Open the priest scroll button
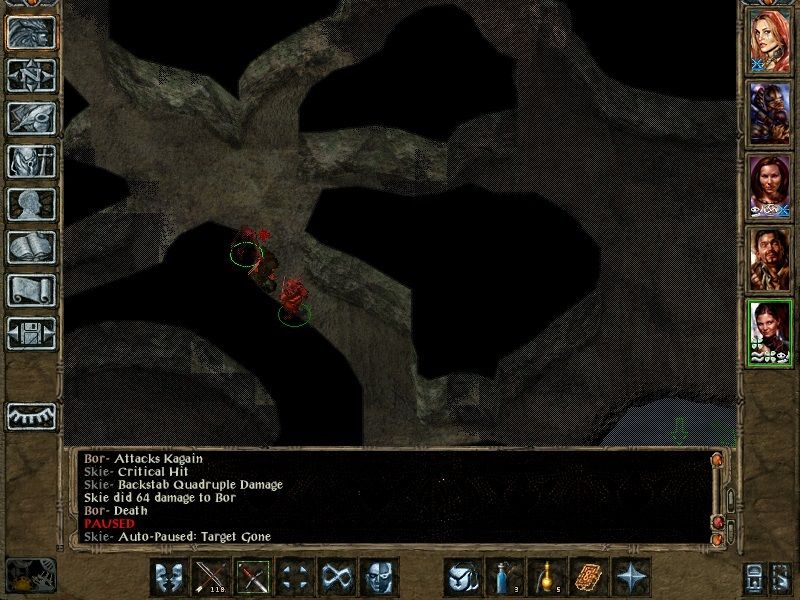 click(x=31, y=290)
